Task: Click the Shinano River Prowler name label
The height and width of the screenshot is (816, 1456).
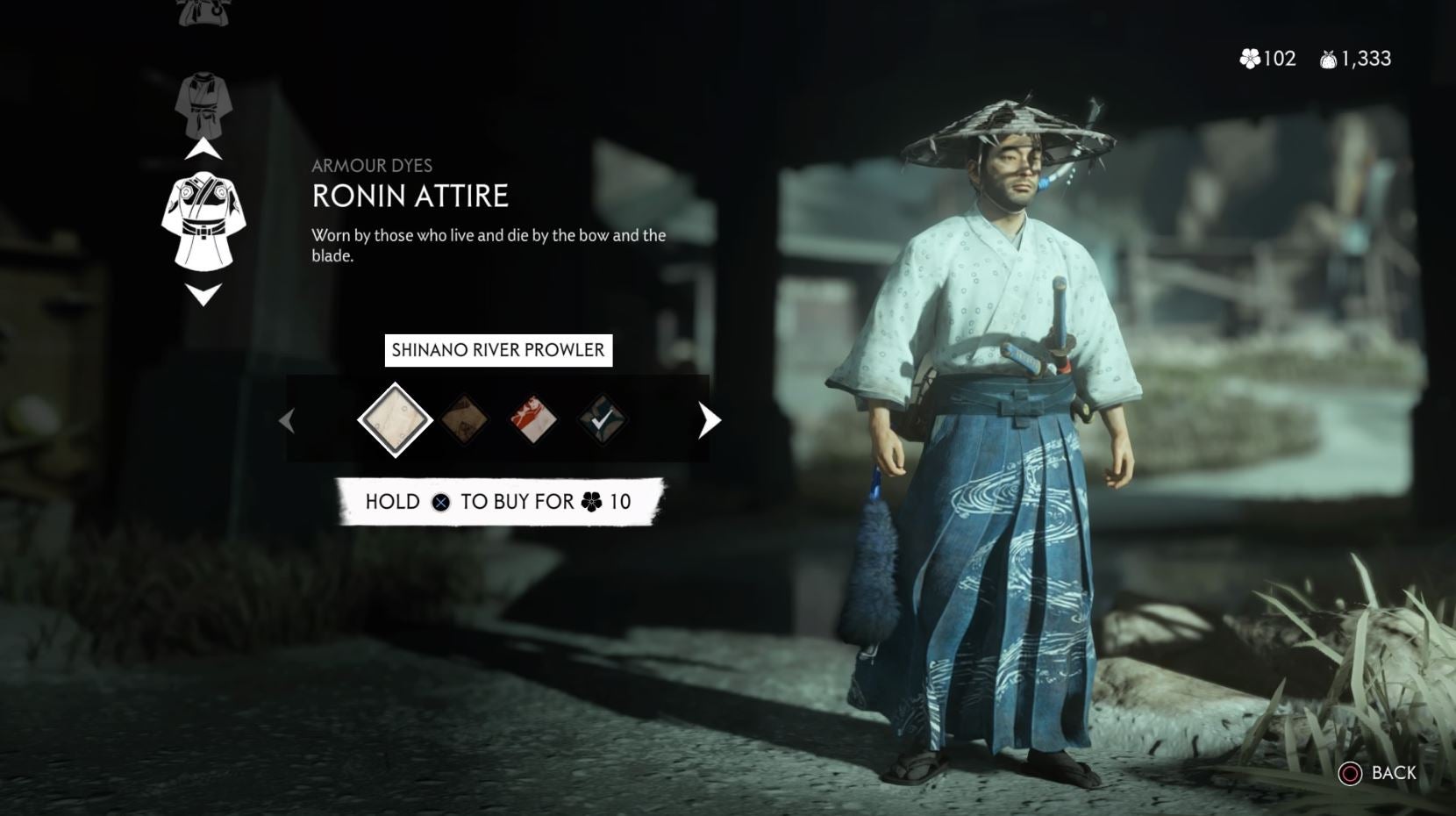Action: 499,349
